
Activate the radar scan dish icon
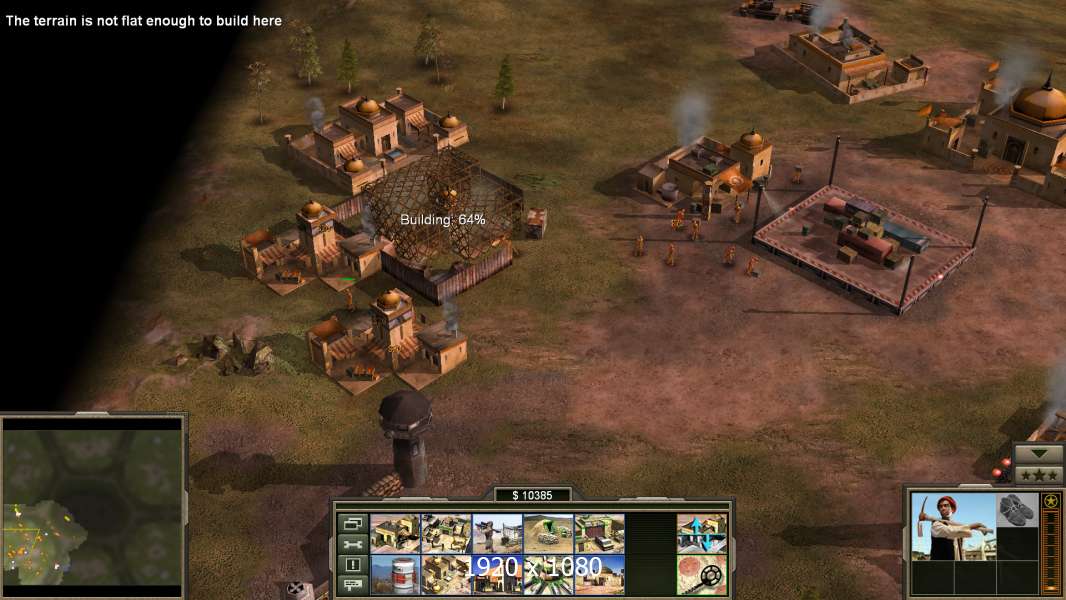(x=701, y=574)
